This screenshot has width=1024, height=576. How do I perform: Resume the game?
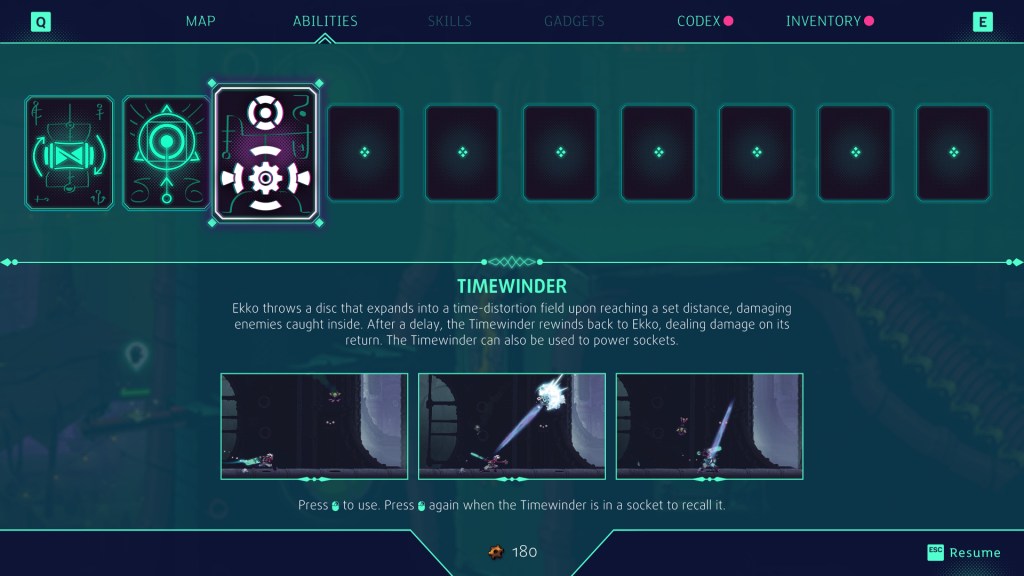[964, 552]
